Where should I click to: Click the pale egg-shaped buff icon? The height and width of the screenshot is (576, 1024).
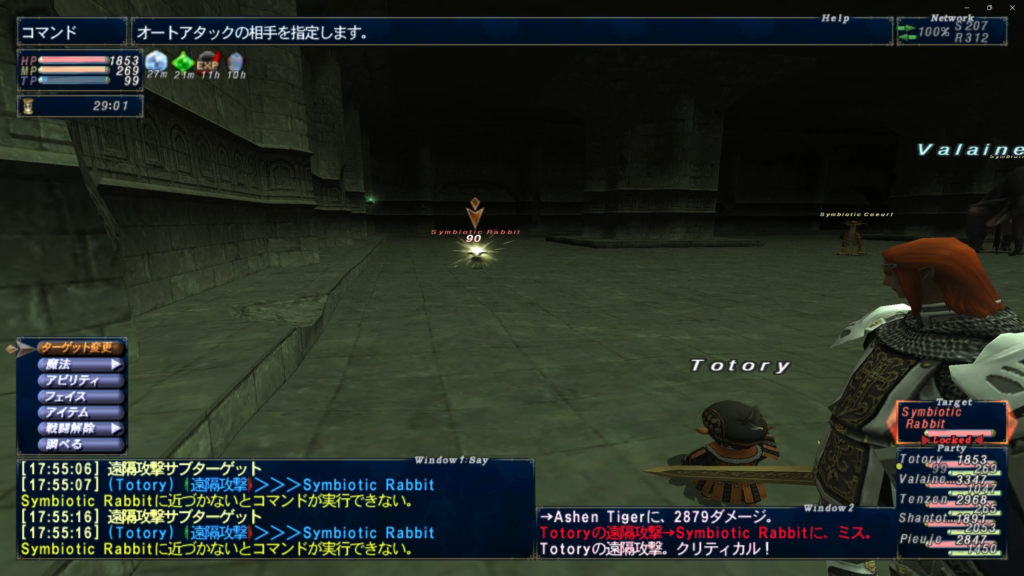(x=235, y=62)
